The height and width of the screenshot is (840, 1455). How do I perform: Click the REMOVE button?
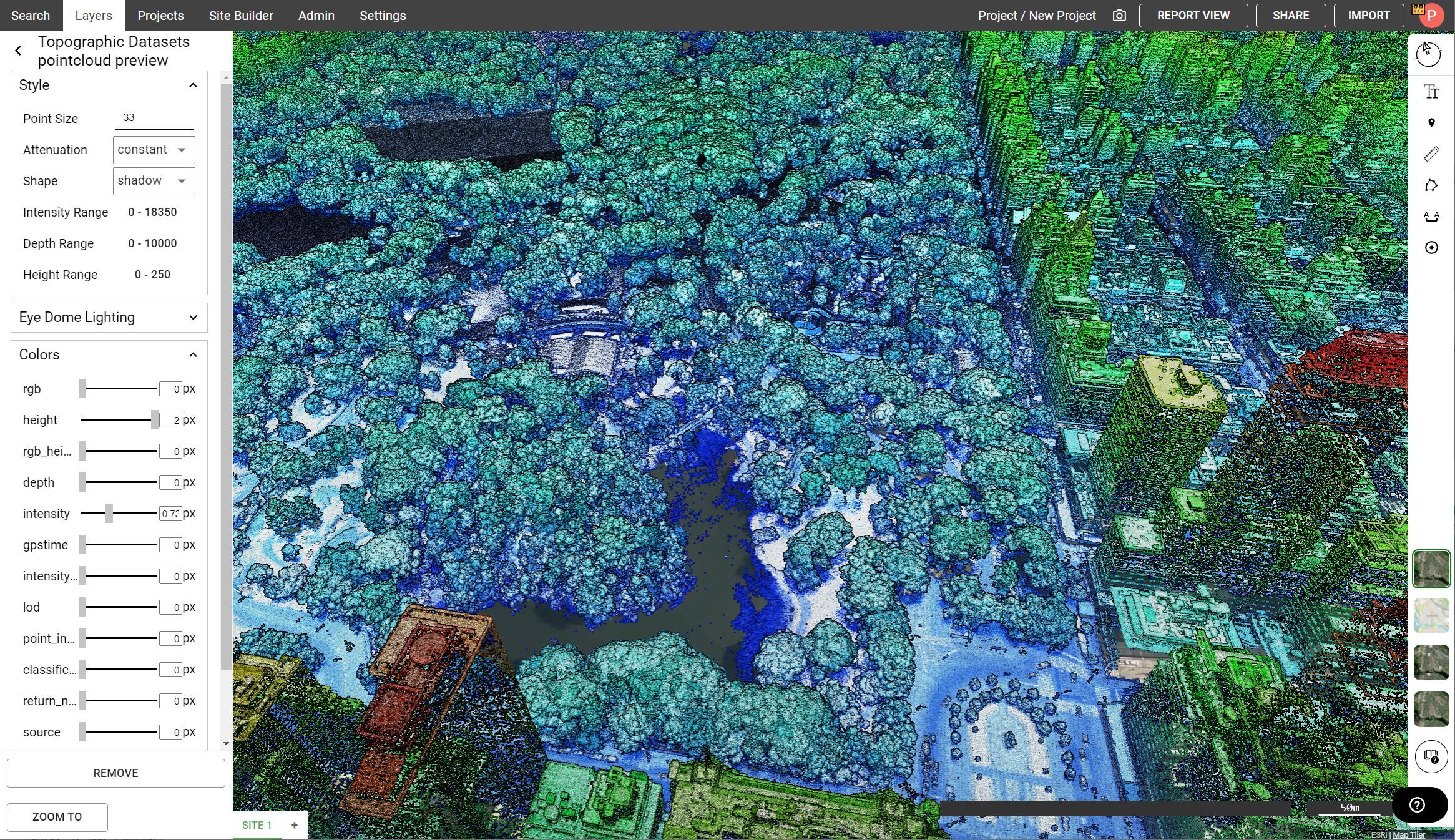click(x=115, y=773)
